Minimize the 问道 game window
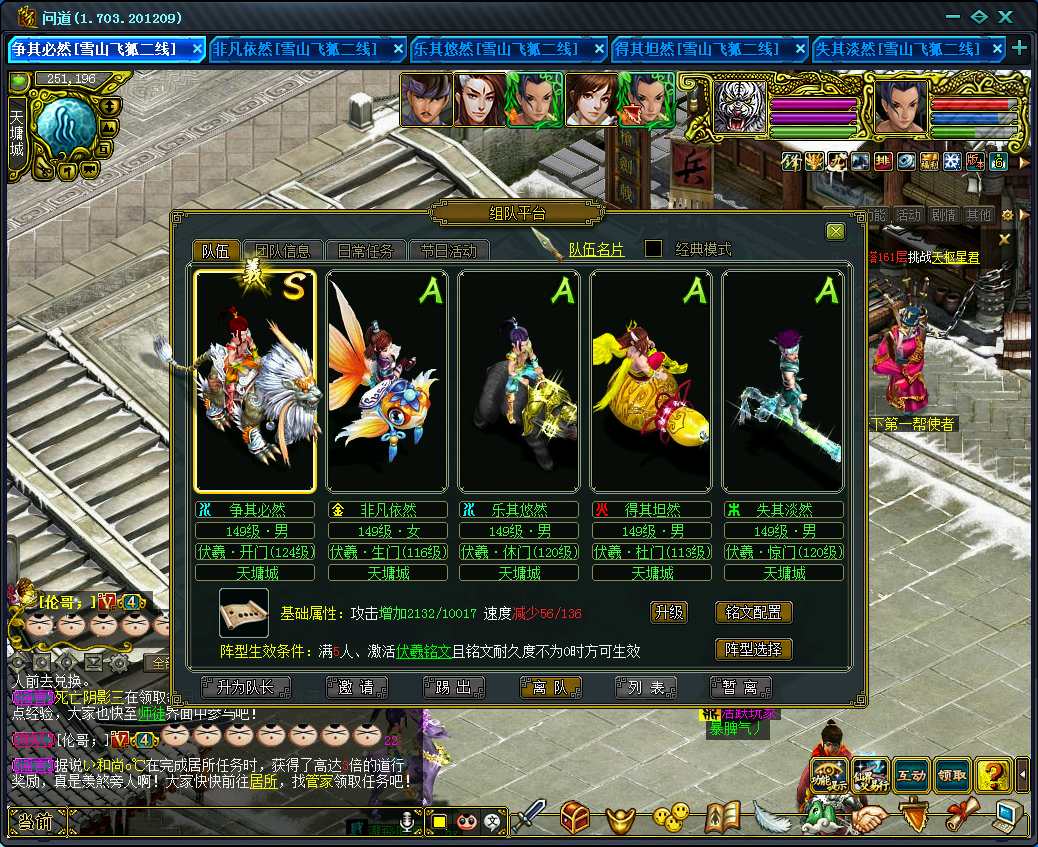1038x847 pixels. coord(952,17)
